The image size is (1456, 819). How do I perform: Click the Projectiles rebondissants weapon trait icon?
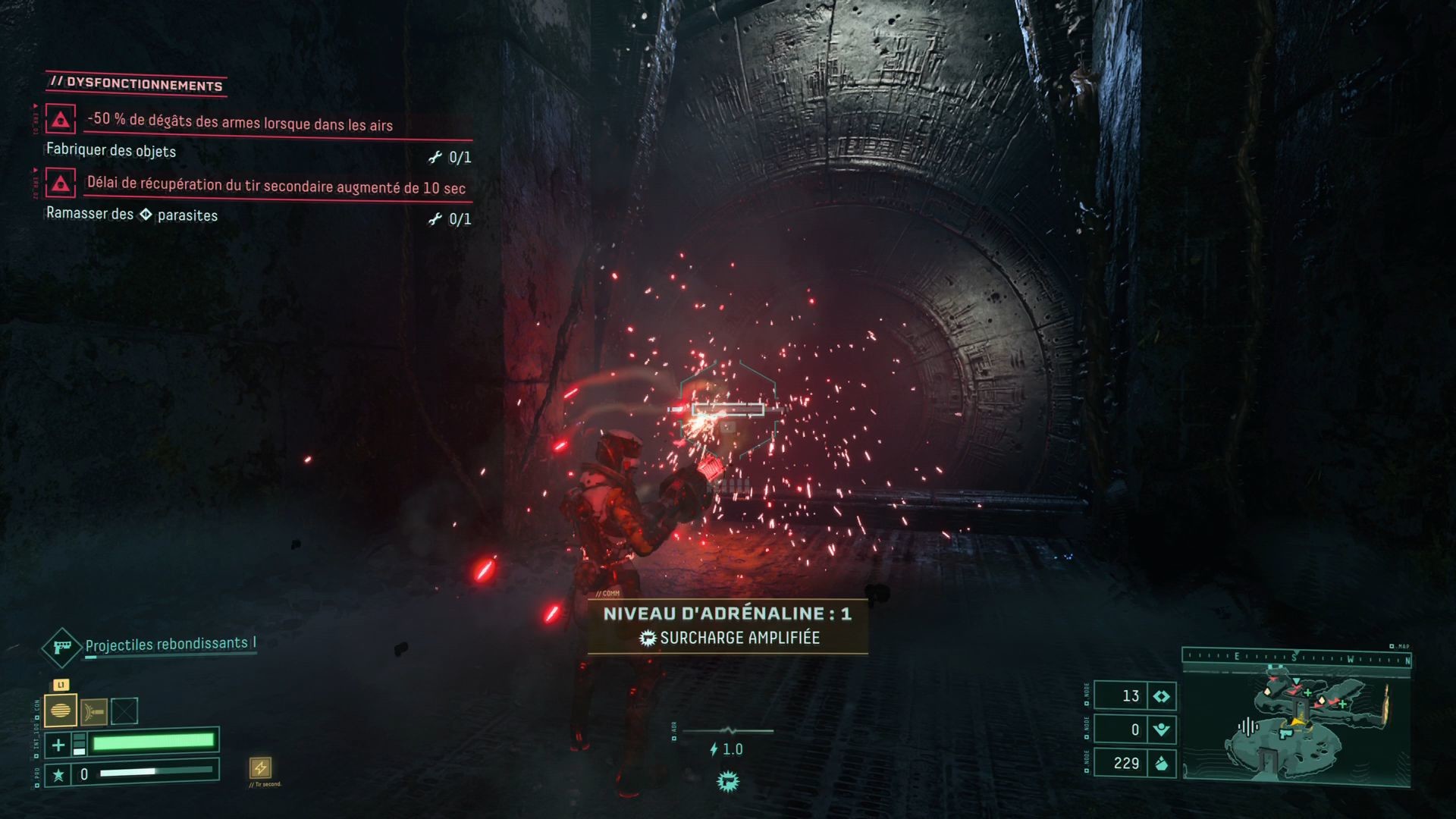pos(61,647)
